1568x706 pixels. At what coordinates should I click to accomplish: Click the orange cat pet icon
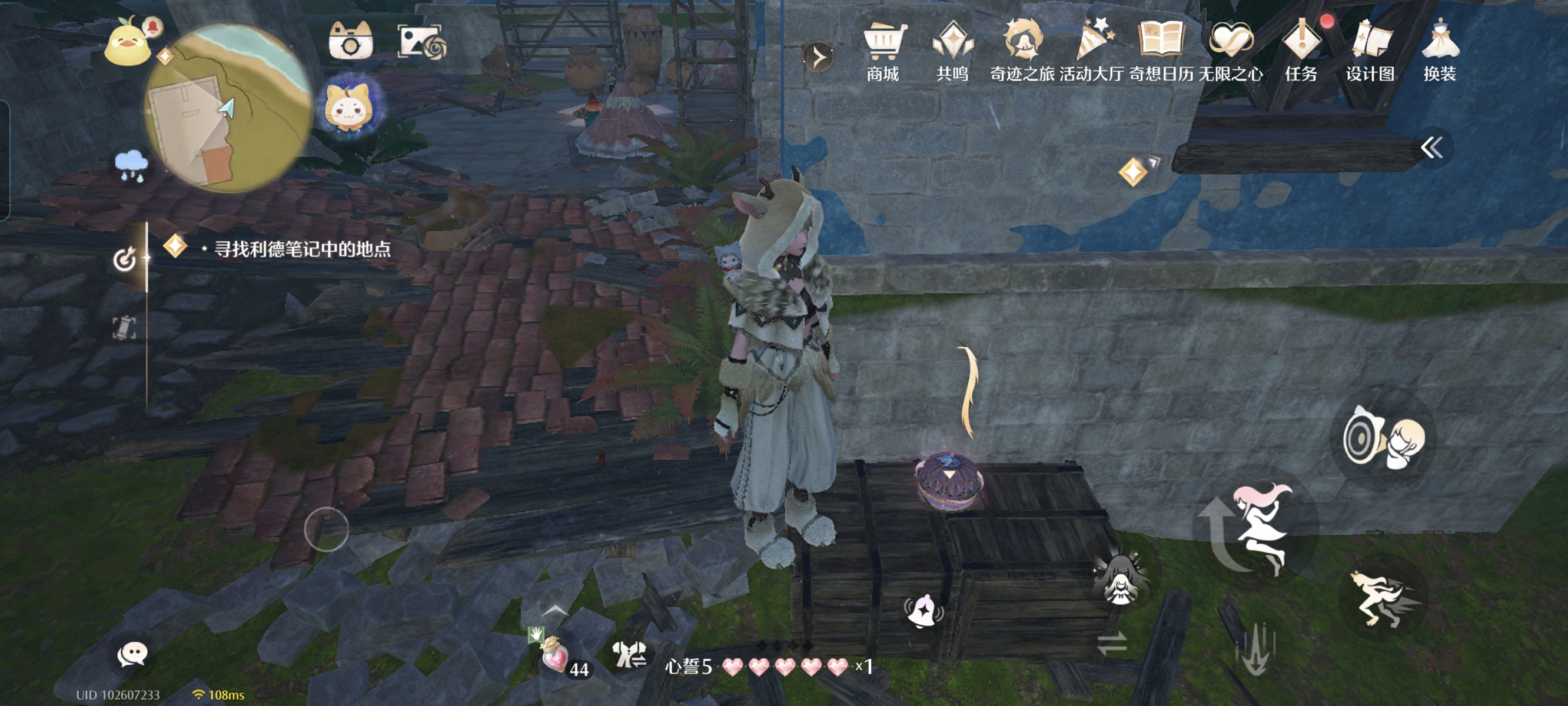click(x=349, y=107)
